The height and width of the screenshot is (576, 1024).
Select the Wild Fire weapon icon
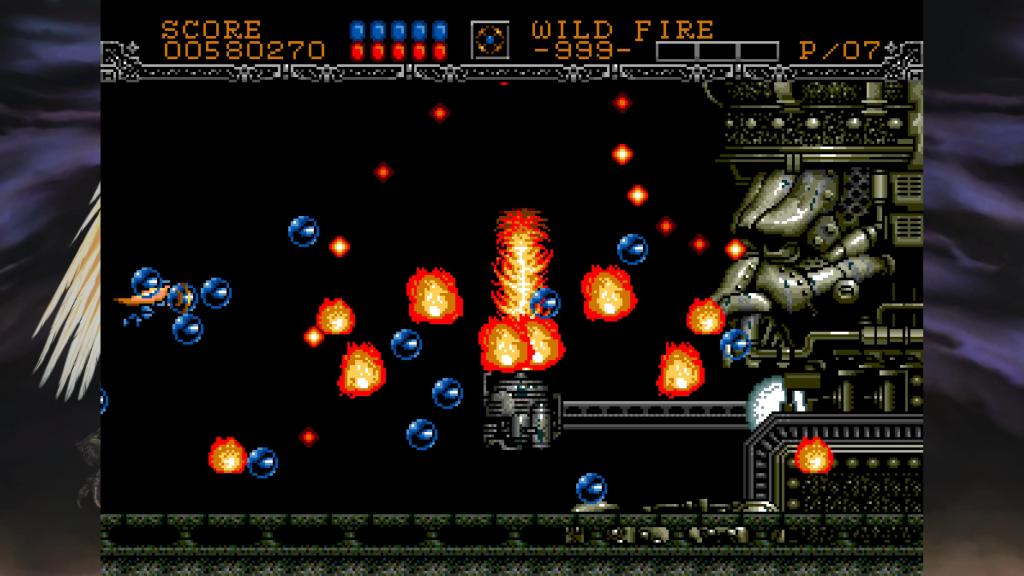coord(490,39)
